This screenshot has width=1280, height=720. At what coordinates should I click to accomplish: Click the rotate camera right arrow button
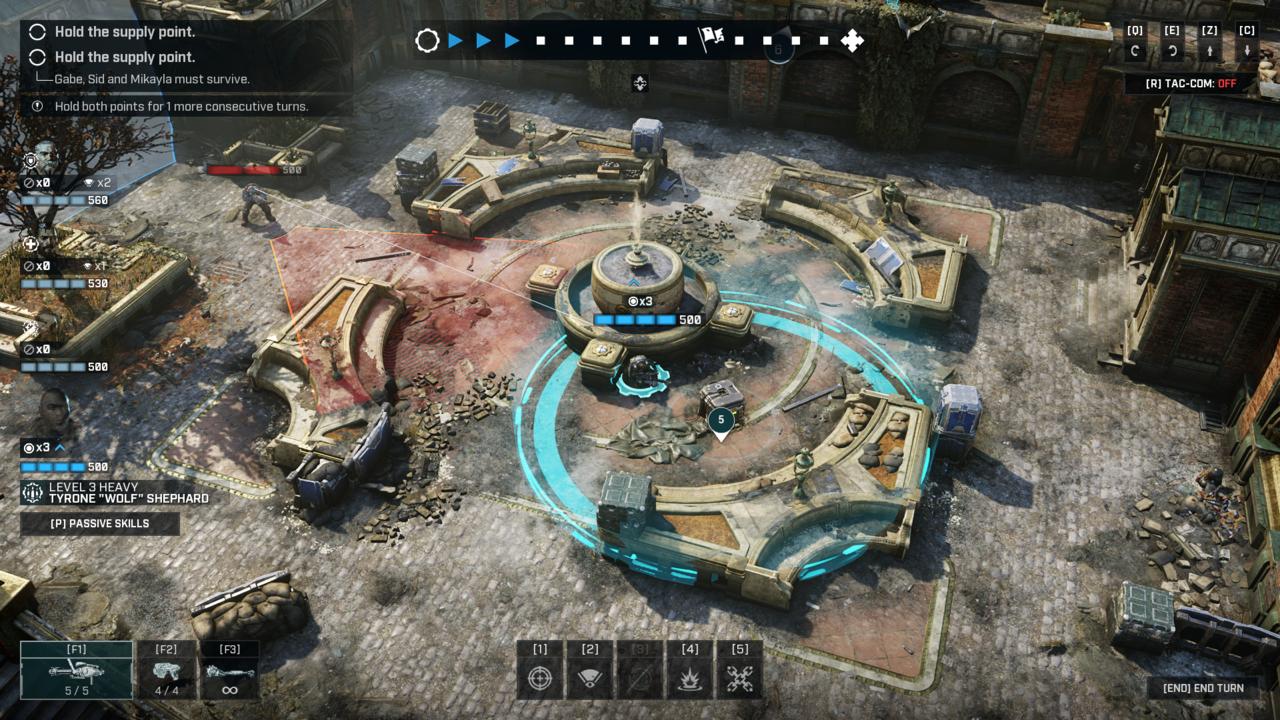[x=1172, y=51]
